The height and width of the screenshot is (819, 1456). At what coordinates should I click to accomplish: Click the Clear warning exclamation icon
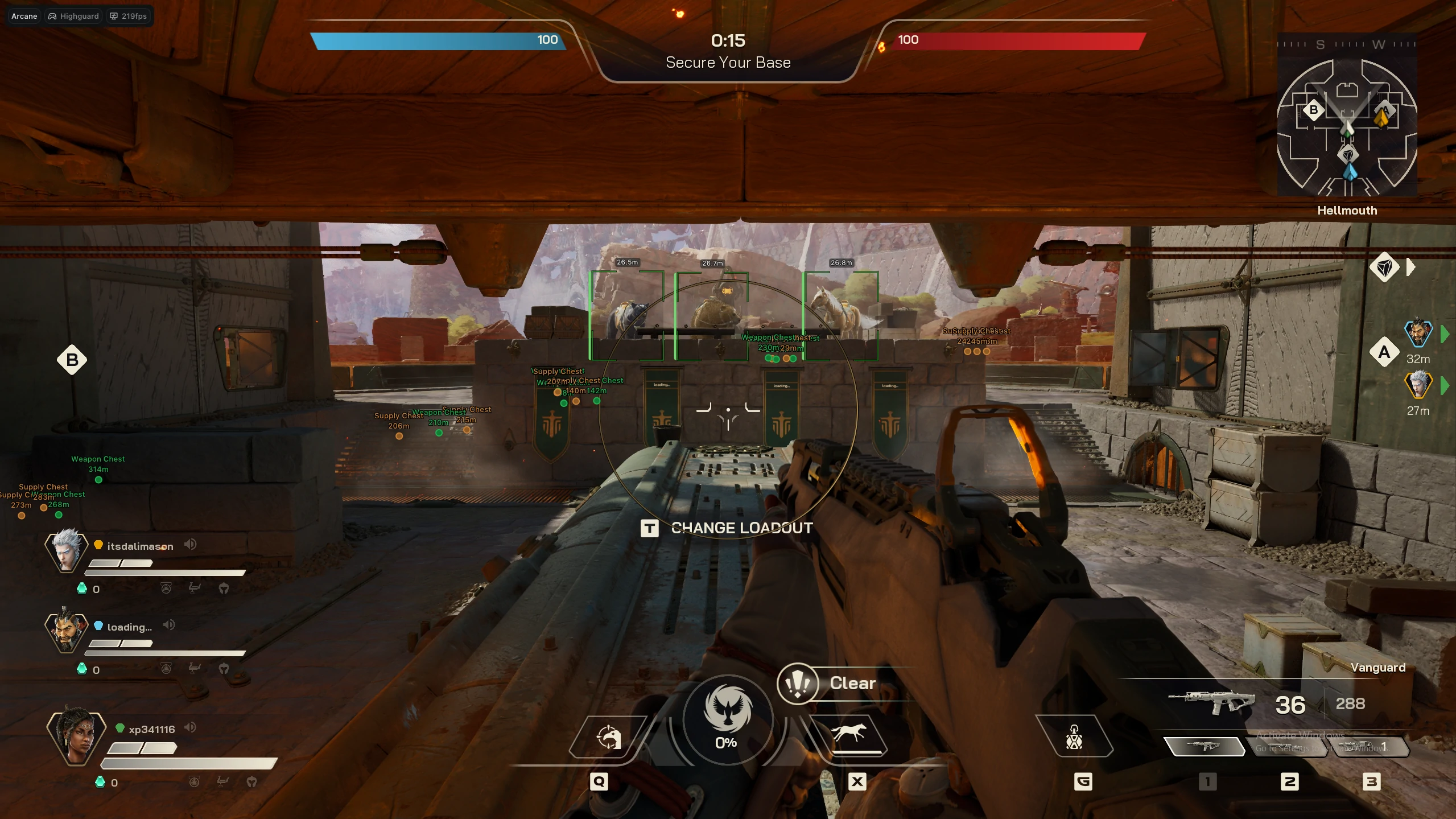click(799, 684)
